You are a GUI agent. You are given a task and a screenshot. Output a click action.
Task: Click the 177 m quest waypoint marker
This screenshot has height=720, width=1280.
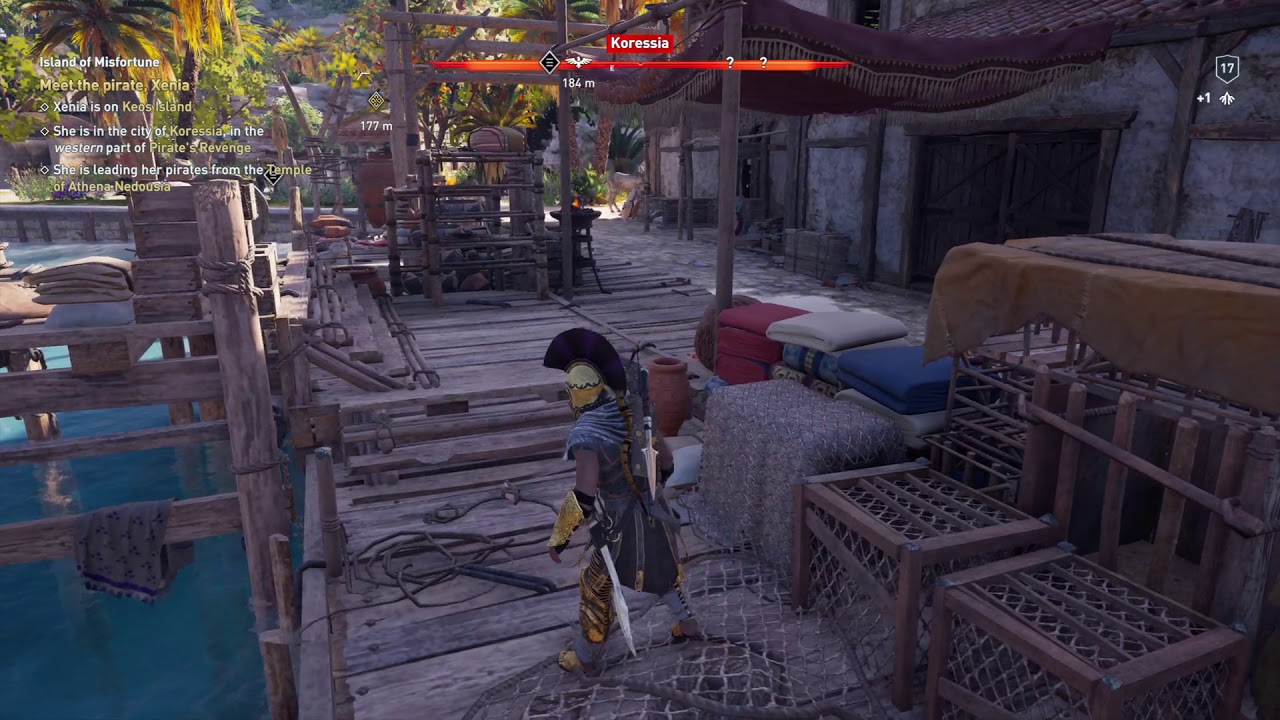[x=376, y=100]
